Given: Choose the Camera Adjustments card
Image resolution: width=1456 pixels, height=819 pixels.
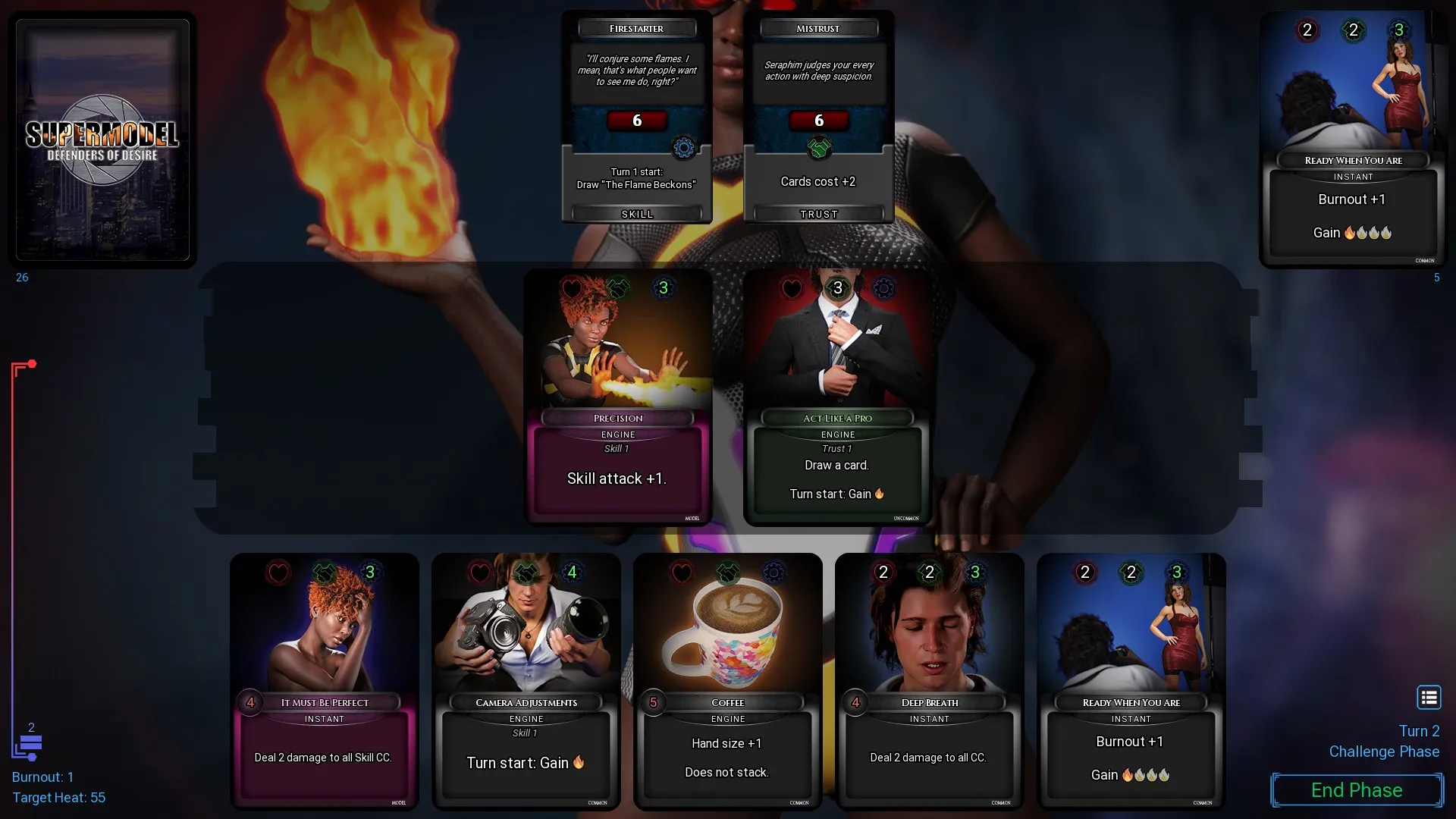Looking at the screenshot, I should [x=526, y=681].
